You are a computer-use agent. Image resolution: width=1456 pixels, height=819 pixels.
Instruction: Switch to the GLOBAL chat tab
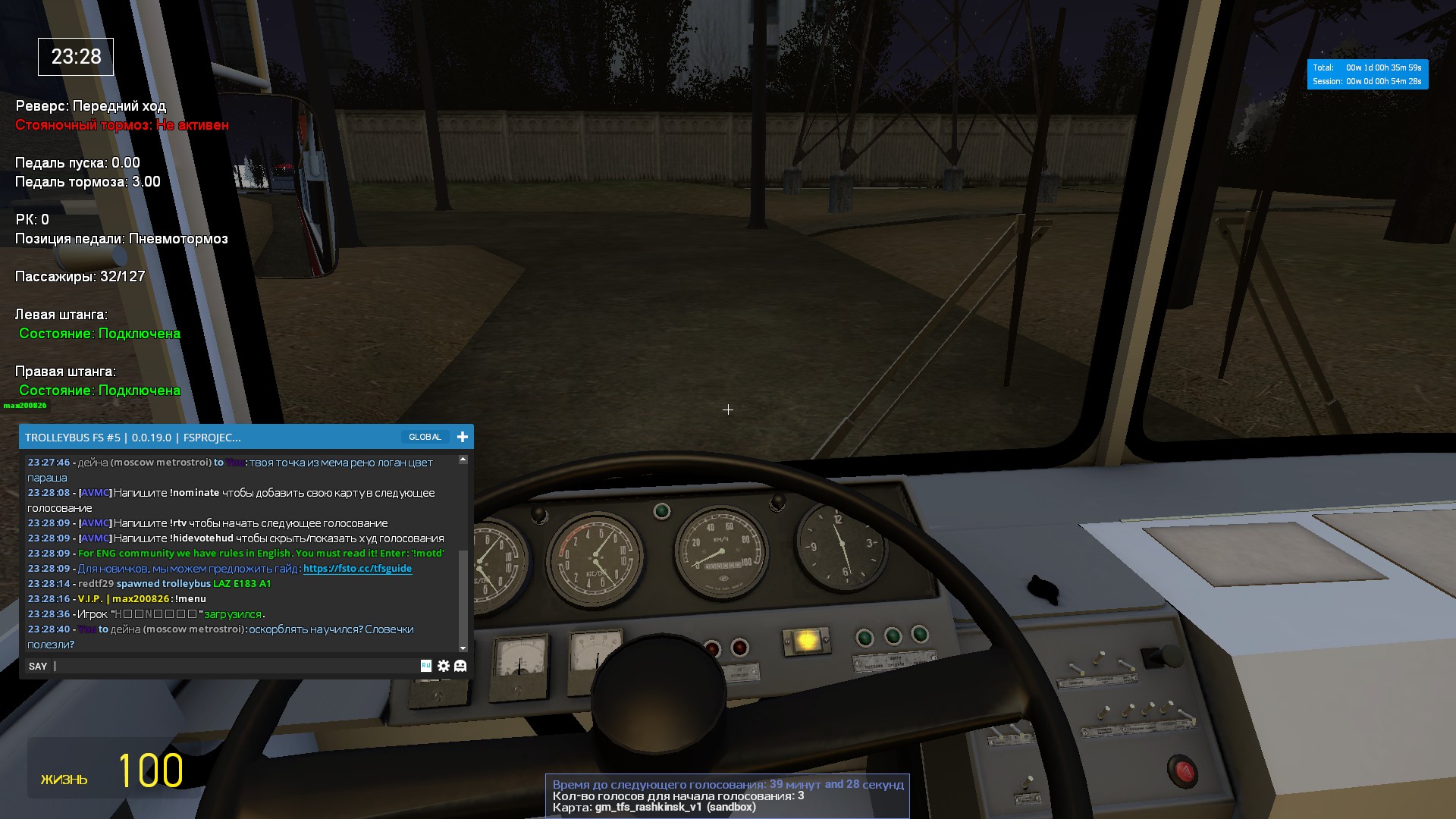pos(425,437)
